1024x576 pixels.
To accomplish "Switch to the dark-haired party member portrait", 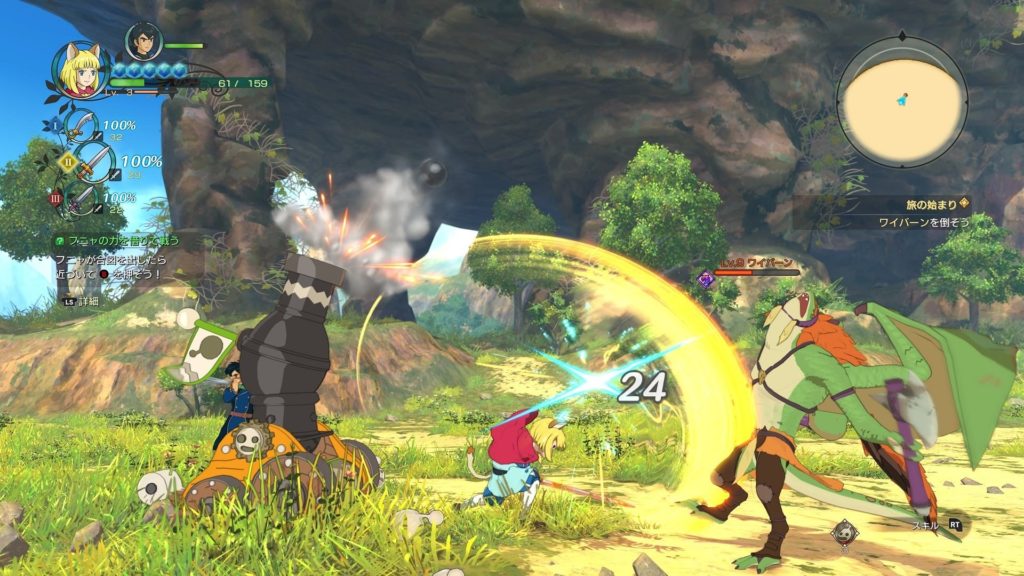I will (x=143, y=41).
